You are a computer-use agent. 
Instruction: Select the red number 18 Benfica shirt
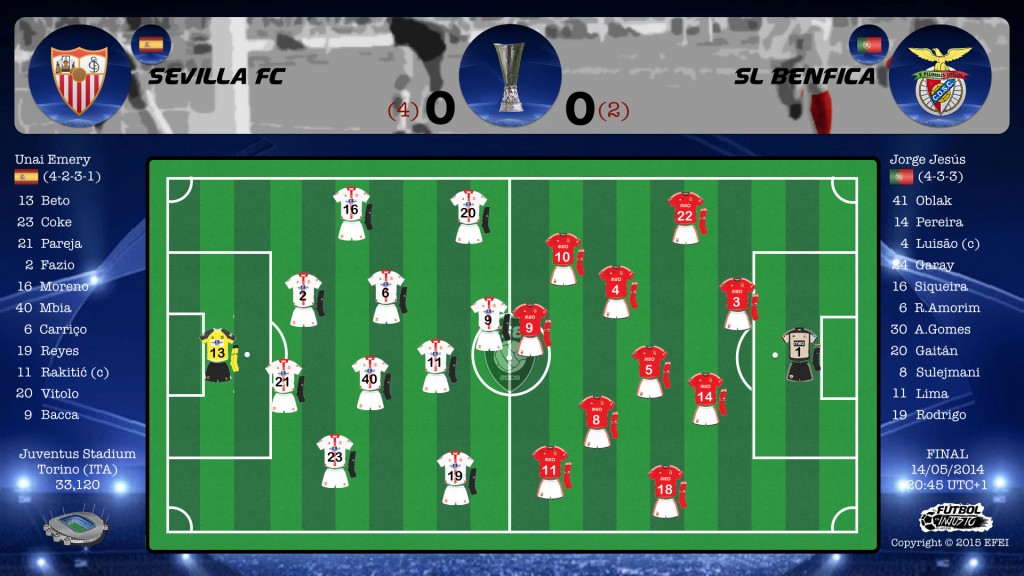click(665, 490)
